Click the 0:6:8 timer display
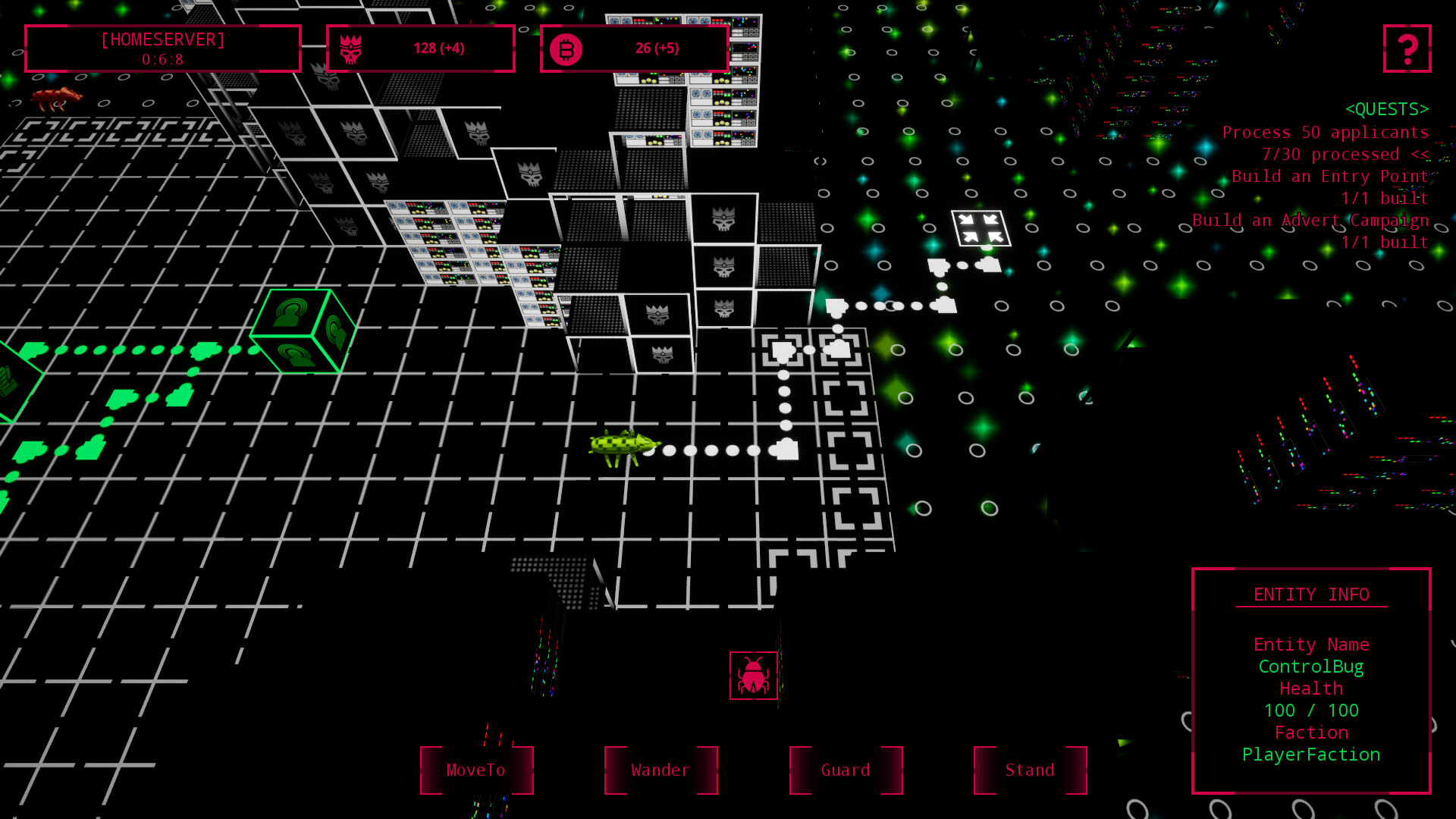The image size is (1456, 819). (x=163, y=59)
